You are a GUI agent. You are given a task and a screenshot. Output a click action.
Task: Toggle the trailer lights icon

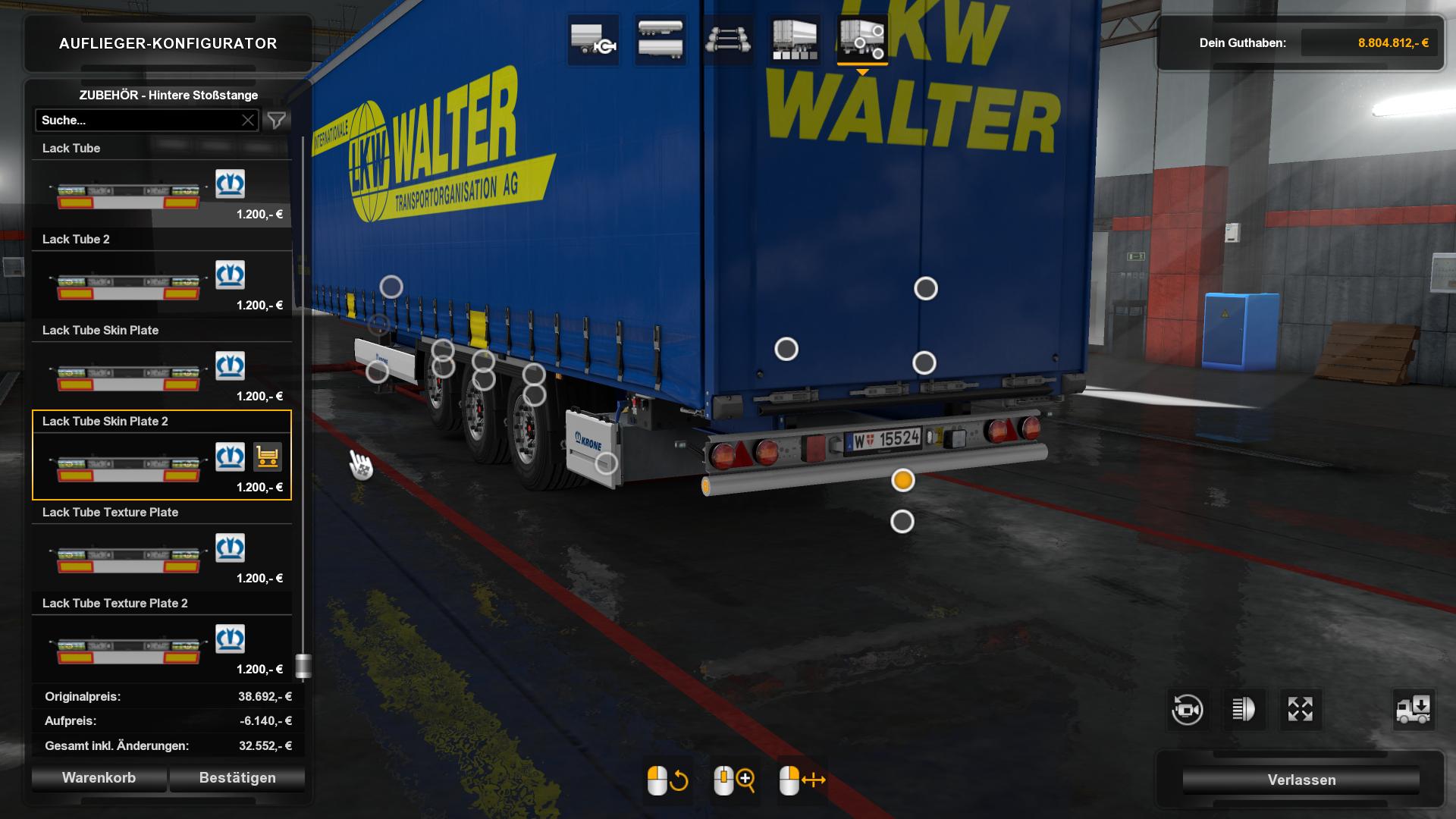(1244, 710)
